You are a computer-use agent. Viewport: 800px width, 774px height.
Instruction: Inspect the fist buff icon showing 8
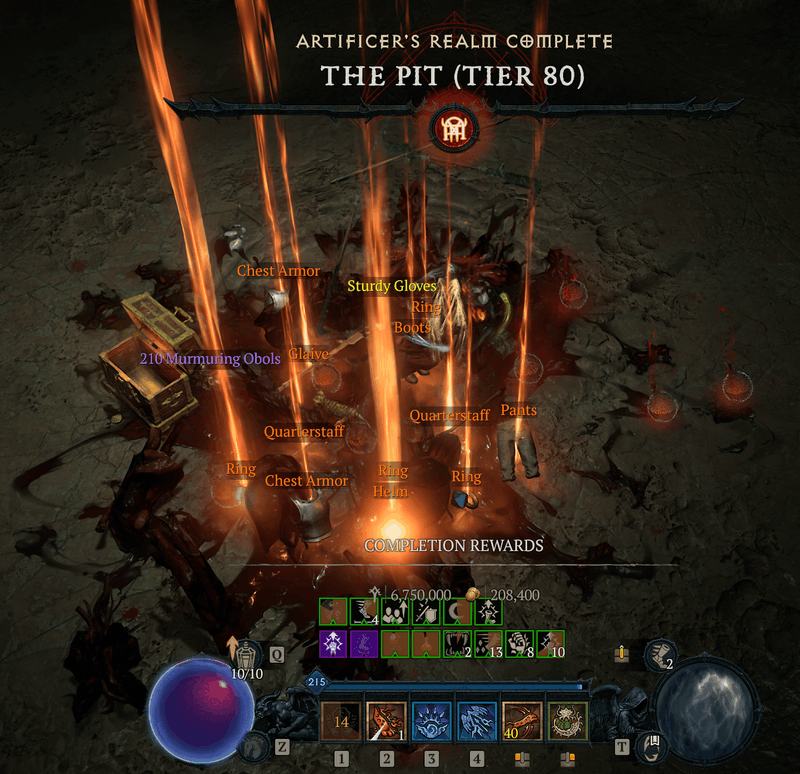[520, 643]
